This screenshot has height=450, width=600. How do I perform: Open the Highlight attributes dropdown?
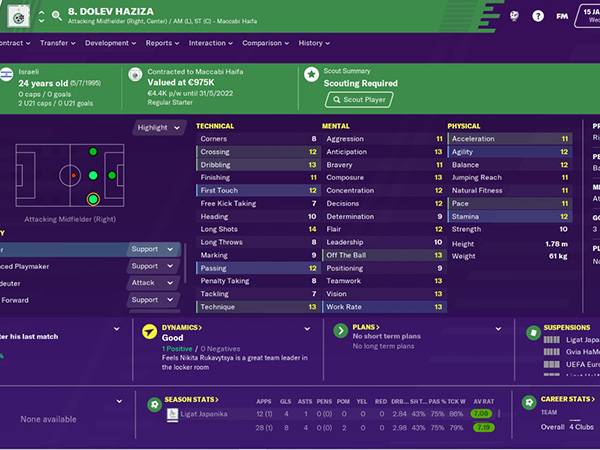tap(159, 128)
